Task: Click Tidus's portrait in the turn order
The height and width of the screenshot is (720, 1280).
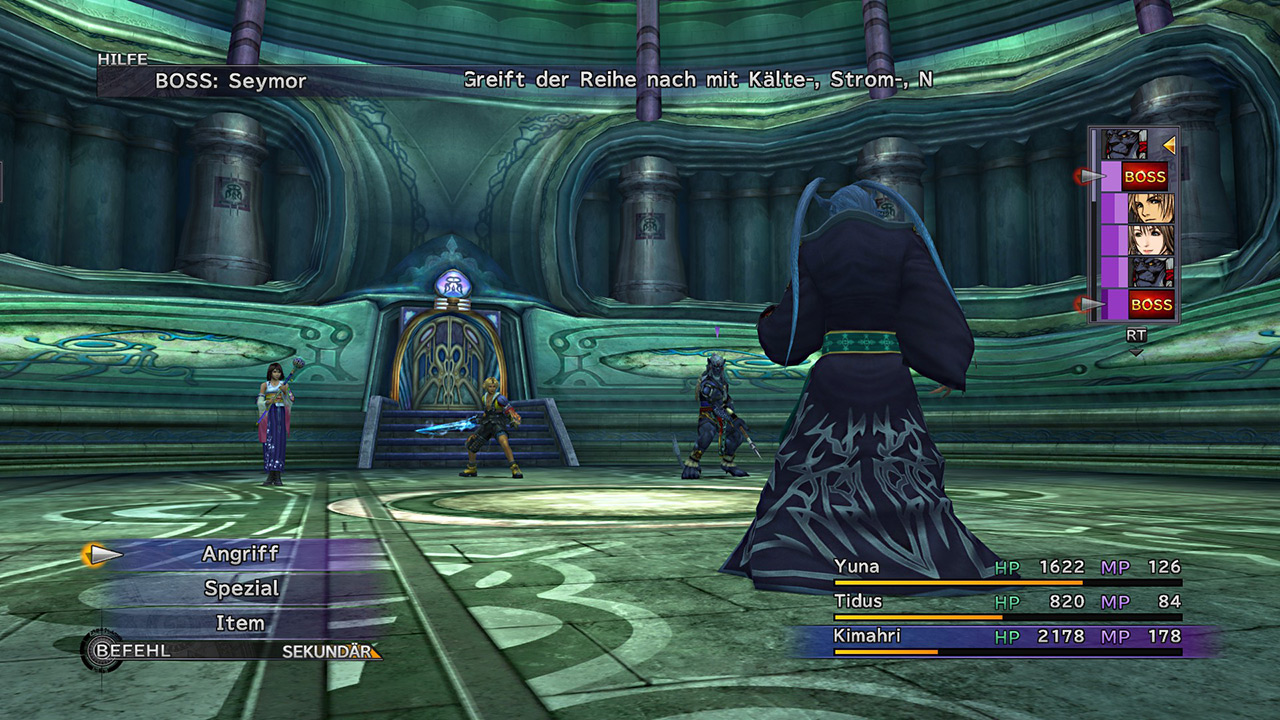Action: tap(1150, 208)
